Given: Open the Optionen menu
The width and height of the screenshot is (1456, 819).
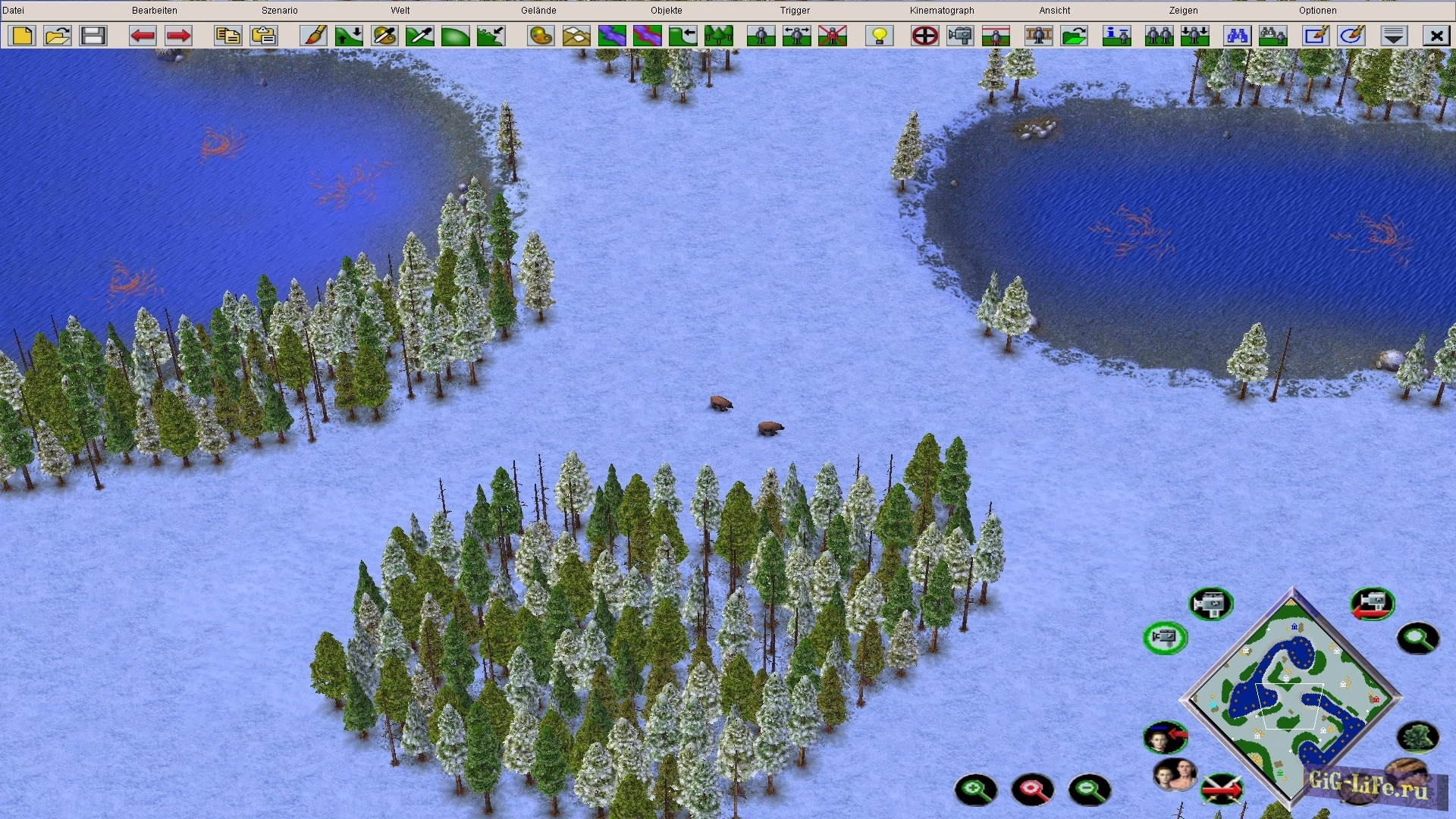Looking at the screenshot, I should [1317, 11].
